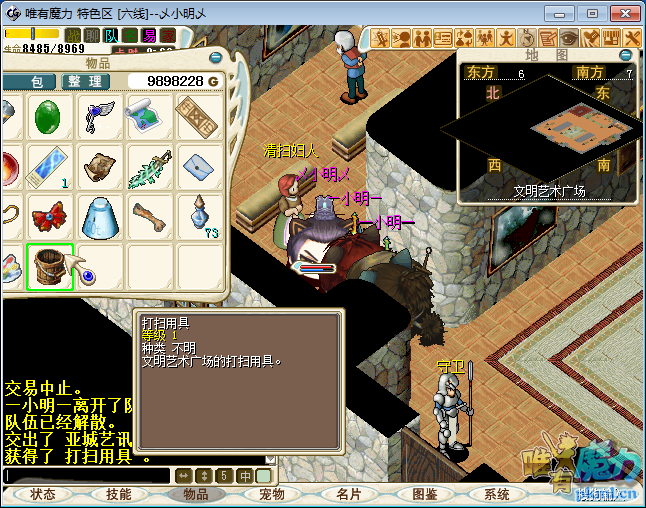Screen dimensions: 646x508
Task: Open the 状态 status tab
Action: point(43,494)
